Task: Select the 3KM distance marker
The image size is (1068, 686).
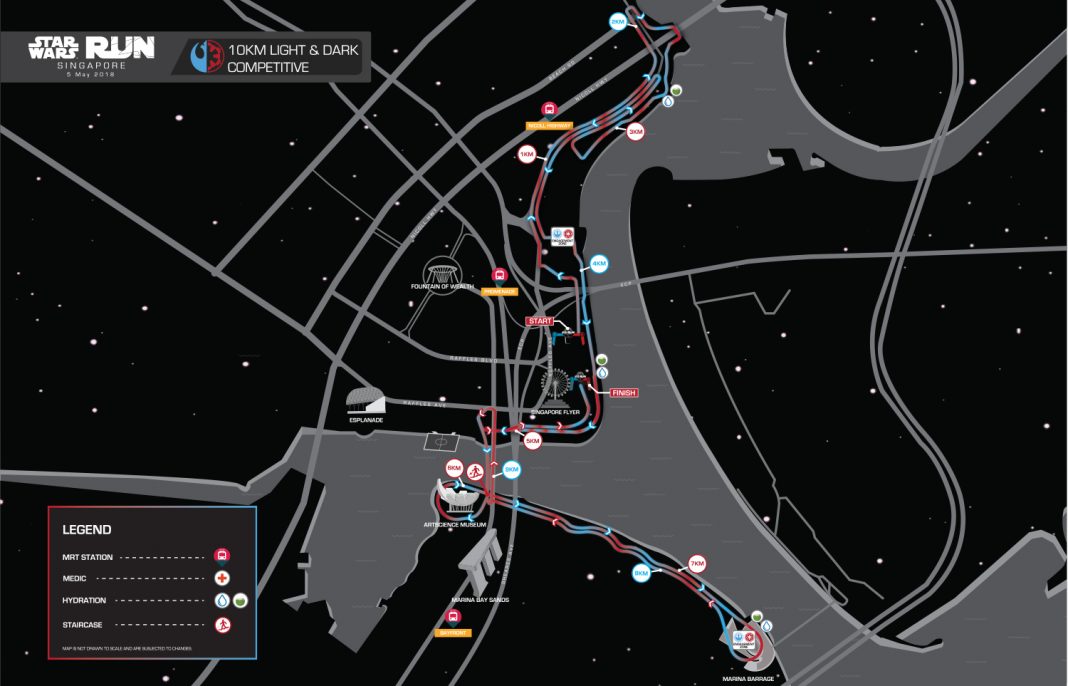Action: click(x=635, y=132)
